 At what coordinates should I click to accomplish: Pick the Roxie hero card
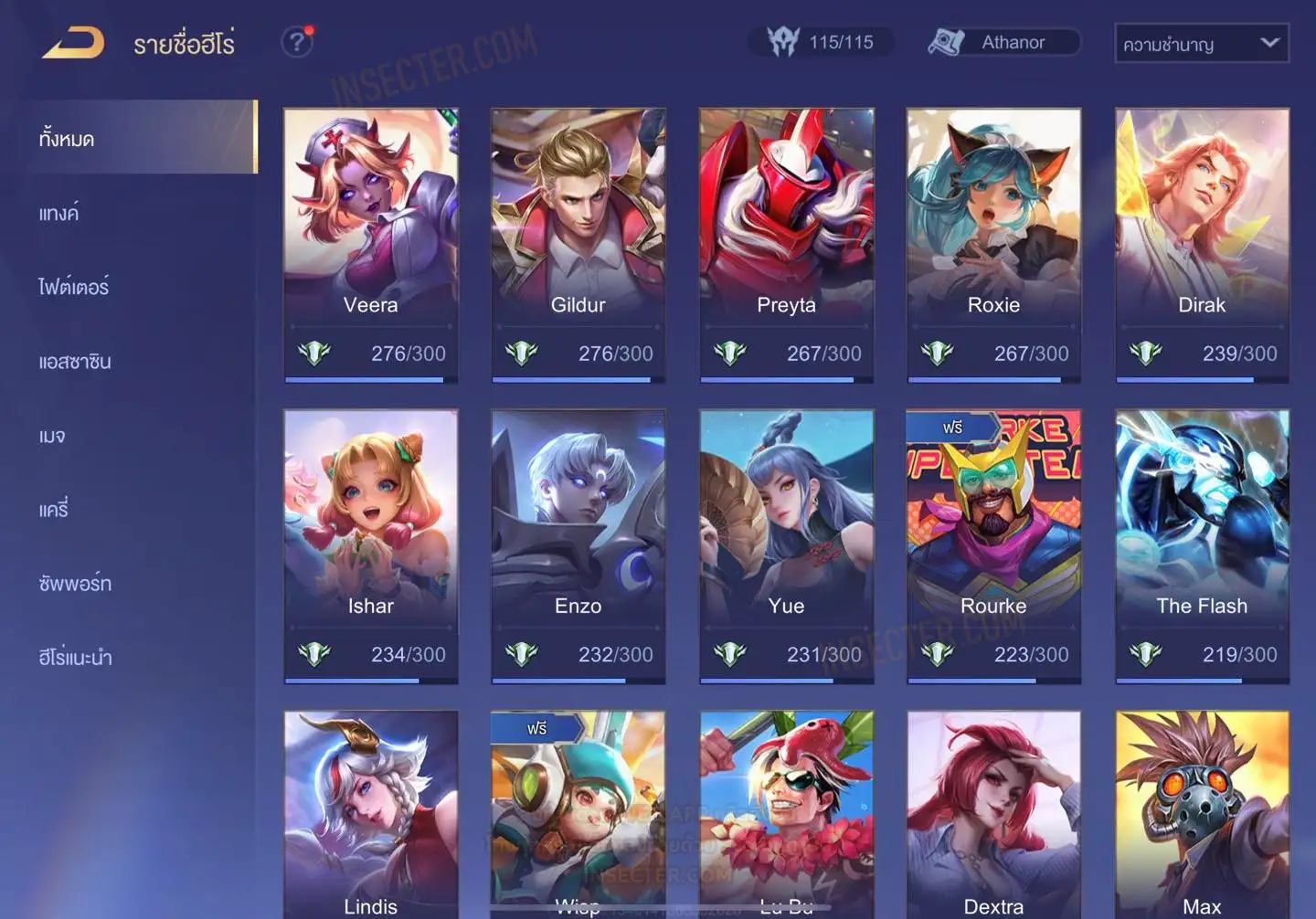coord(993,244)
